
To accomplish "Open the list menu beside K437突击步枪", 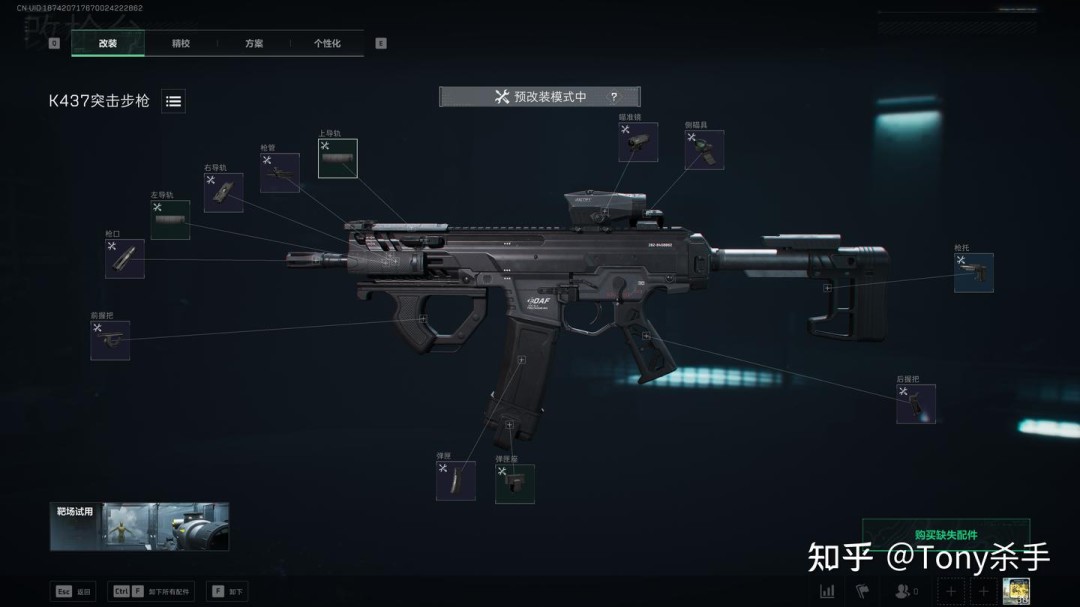I will pos(173,101).
